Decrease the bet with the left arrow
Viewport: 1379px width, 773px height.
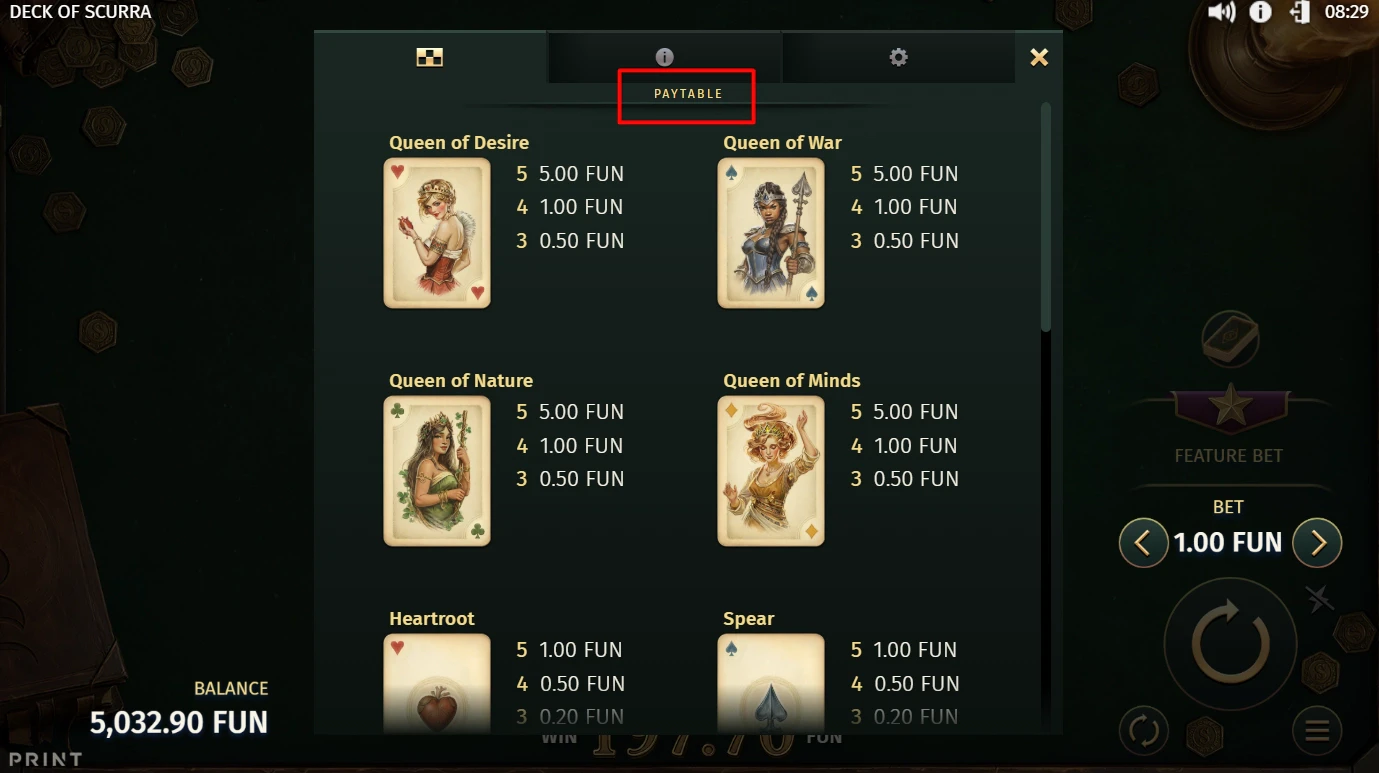(1143, 542)
